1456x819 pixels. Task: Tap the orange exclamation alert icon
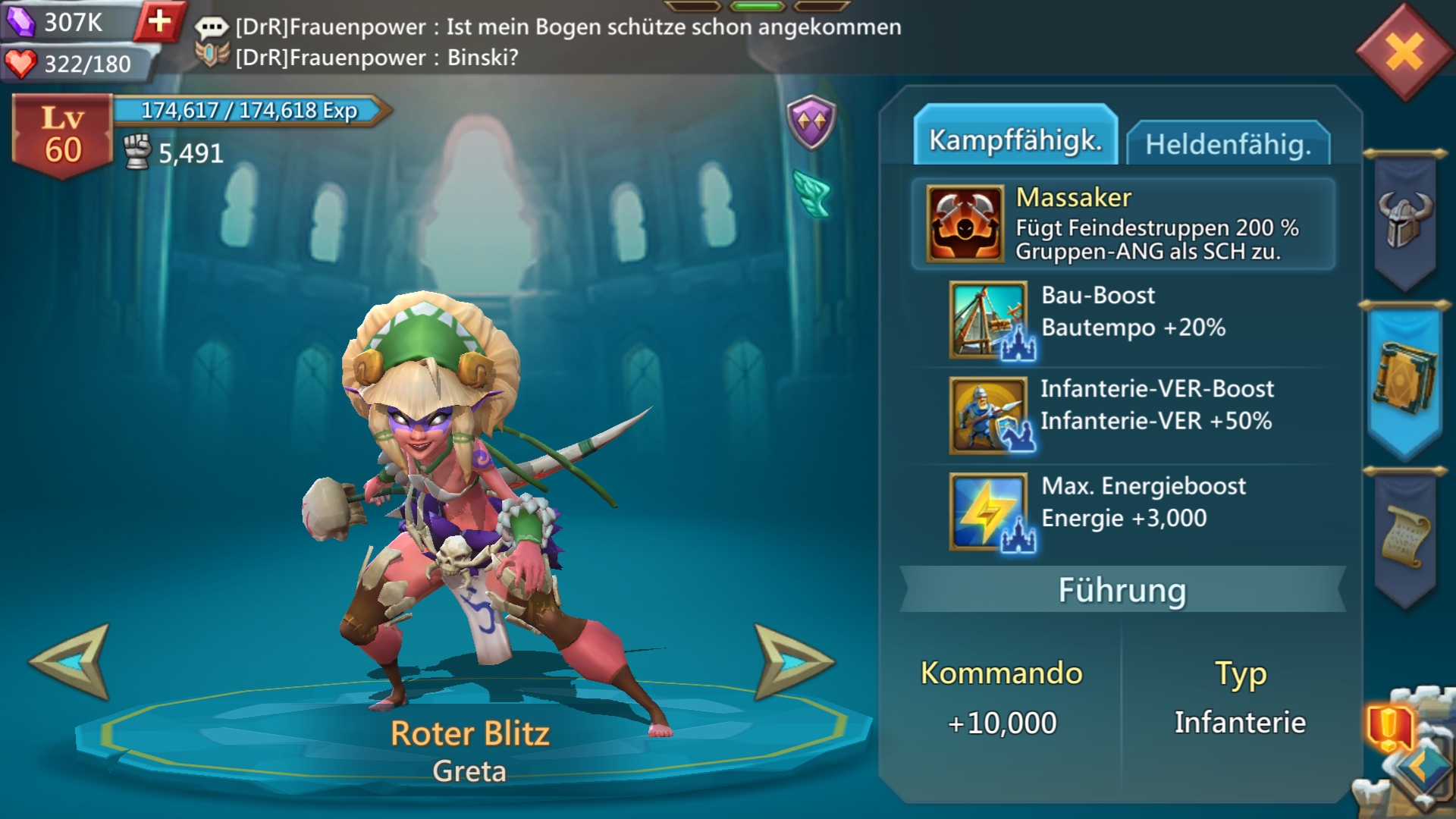[1389, 726]
